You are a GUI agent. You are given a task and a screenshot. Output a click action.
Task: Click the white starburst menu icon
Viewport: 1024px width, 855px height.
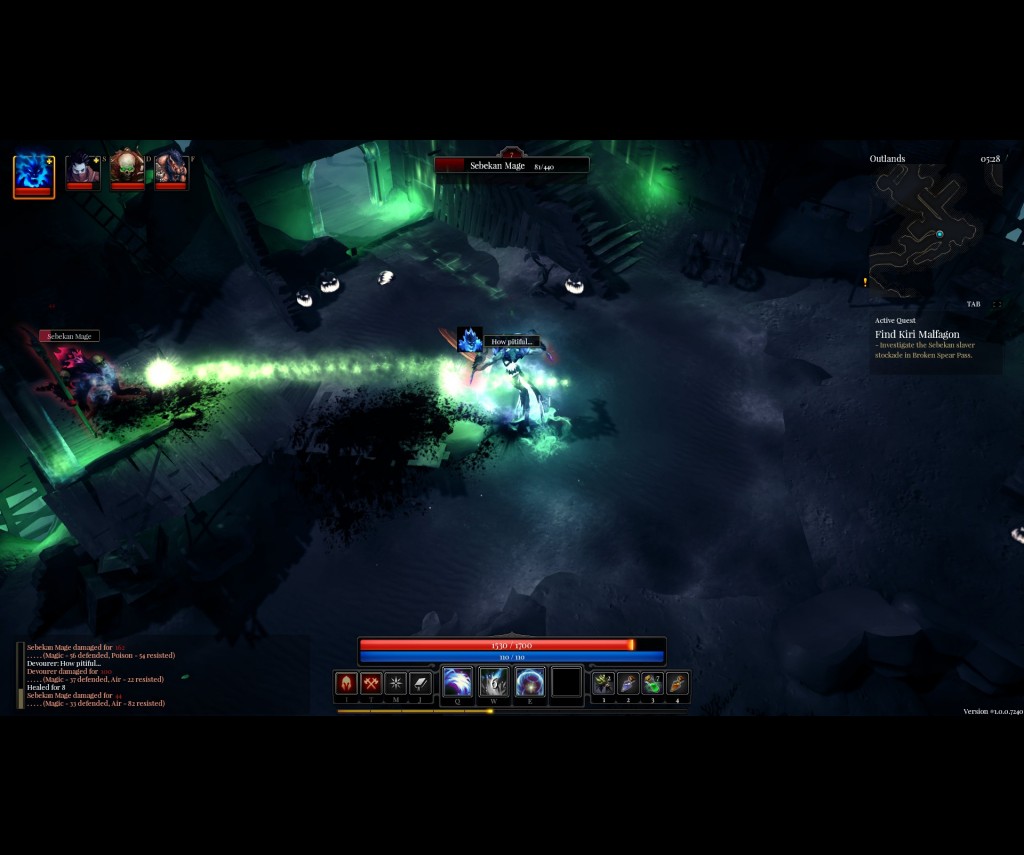tap(396, 684)
